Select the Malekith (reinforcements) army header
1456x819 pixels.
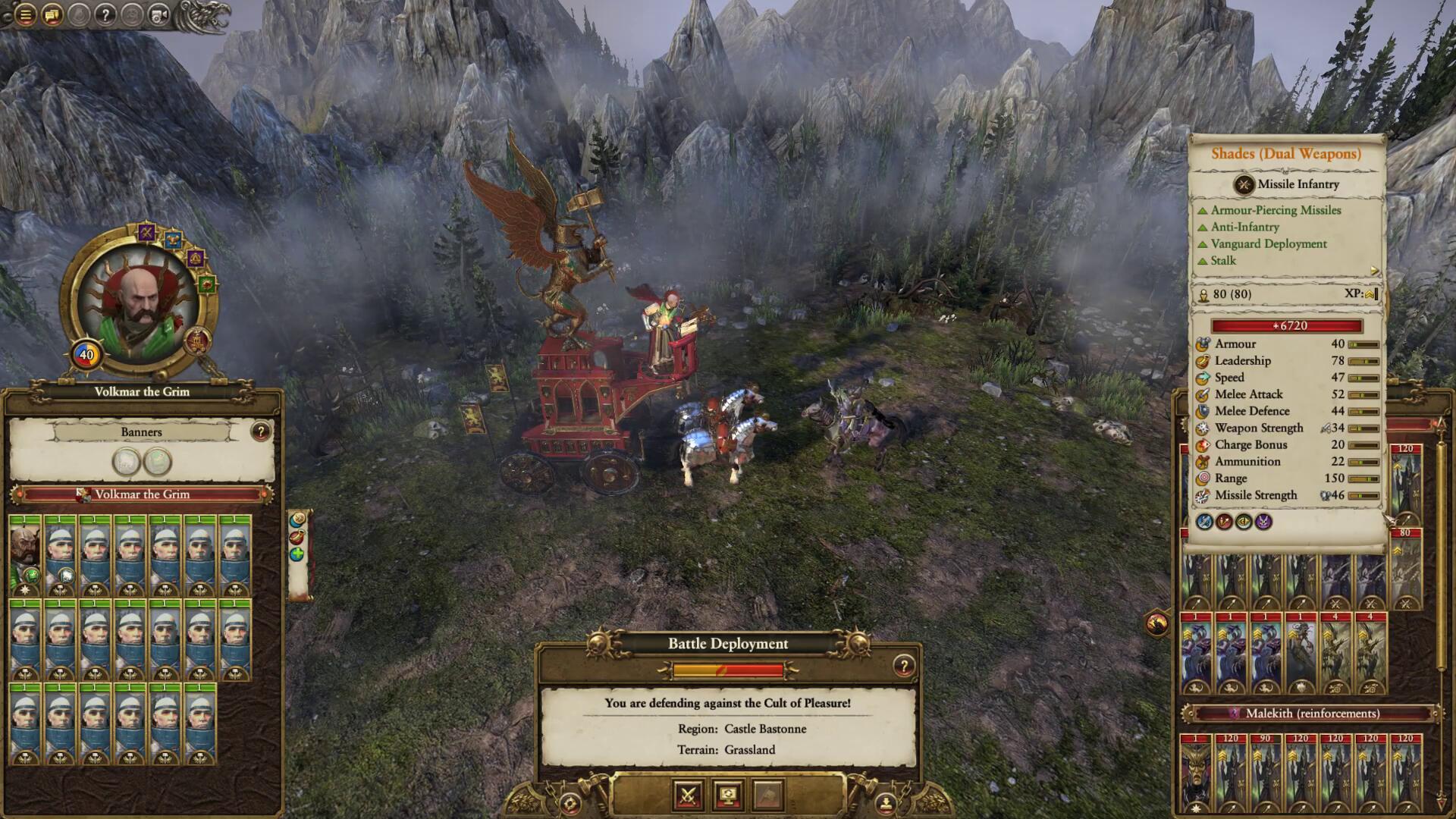click(x=1312, y=714)
